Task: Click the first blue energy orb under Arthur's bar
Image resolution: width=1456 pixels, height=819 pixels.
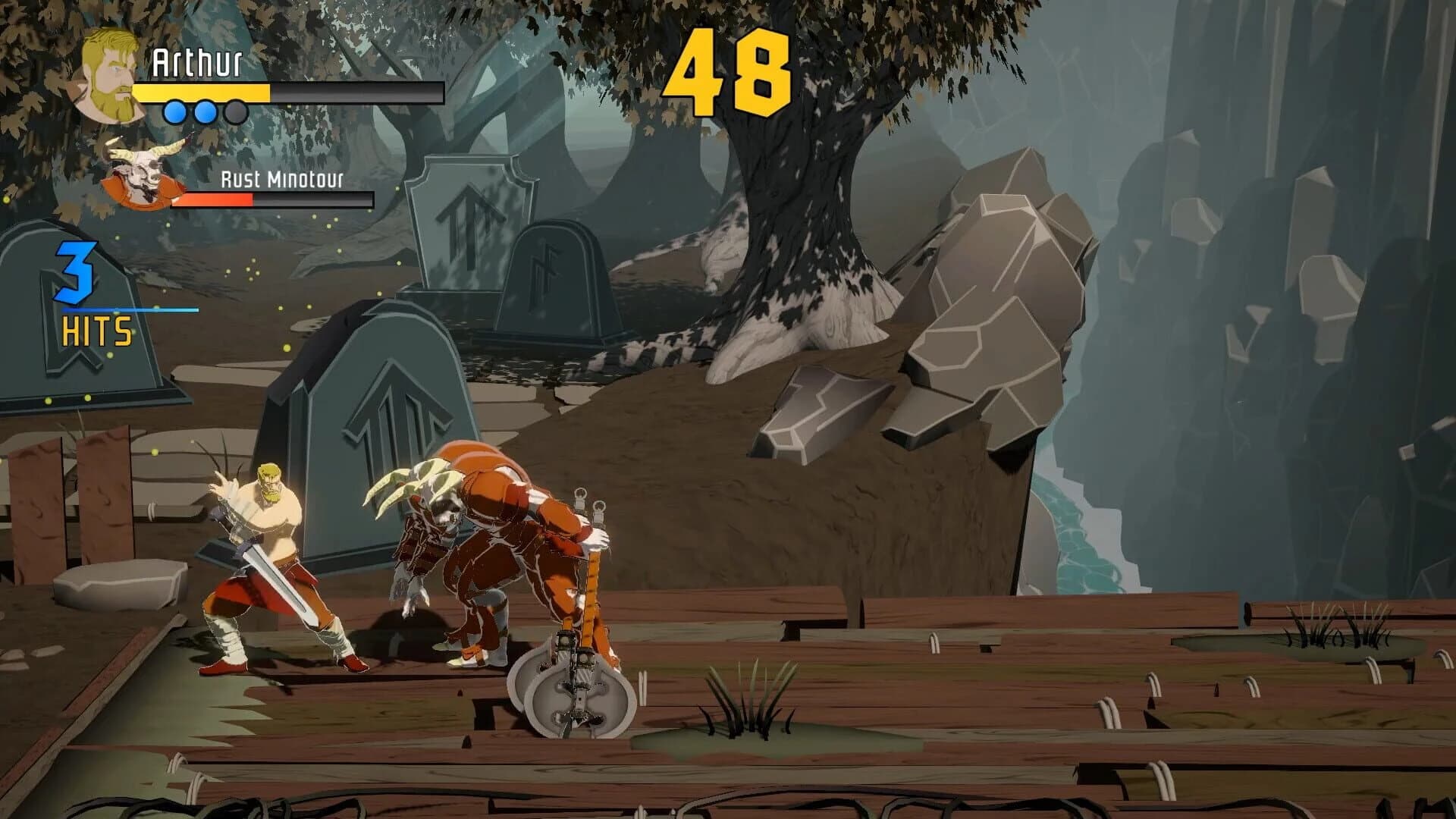Action: click(174, 111)
